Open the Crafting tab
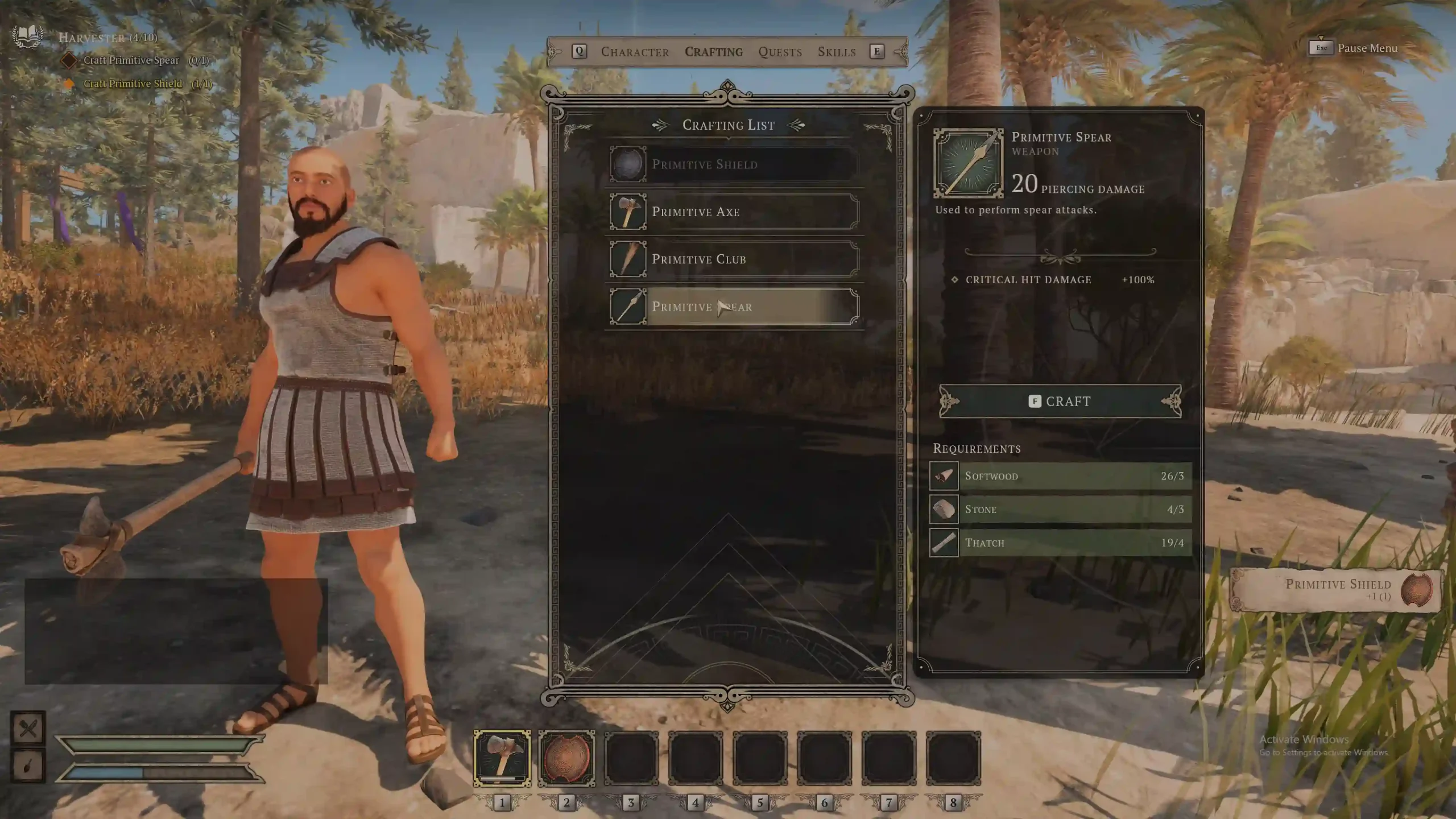Viewport: 1456px width, 819px height. [713, 52]
